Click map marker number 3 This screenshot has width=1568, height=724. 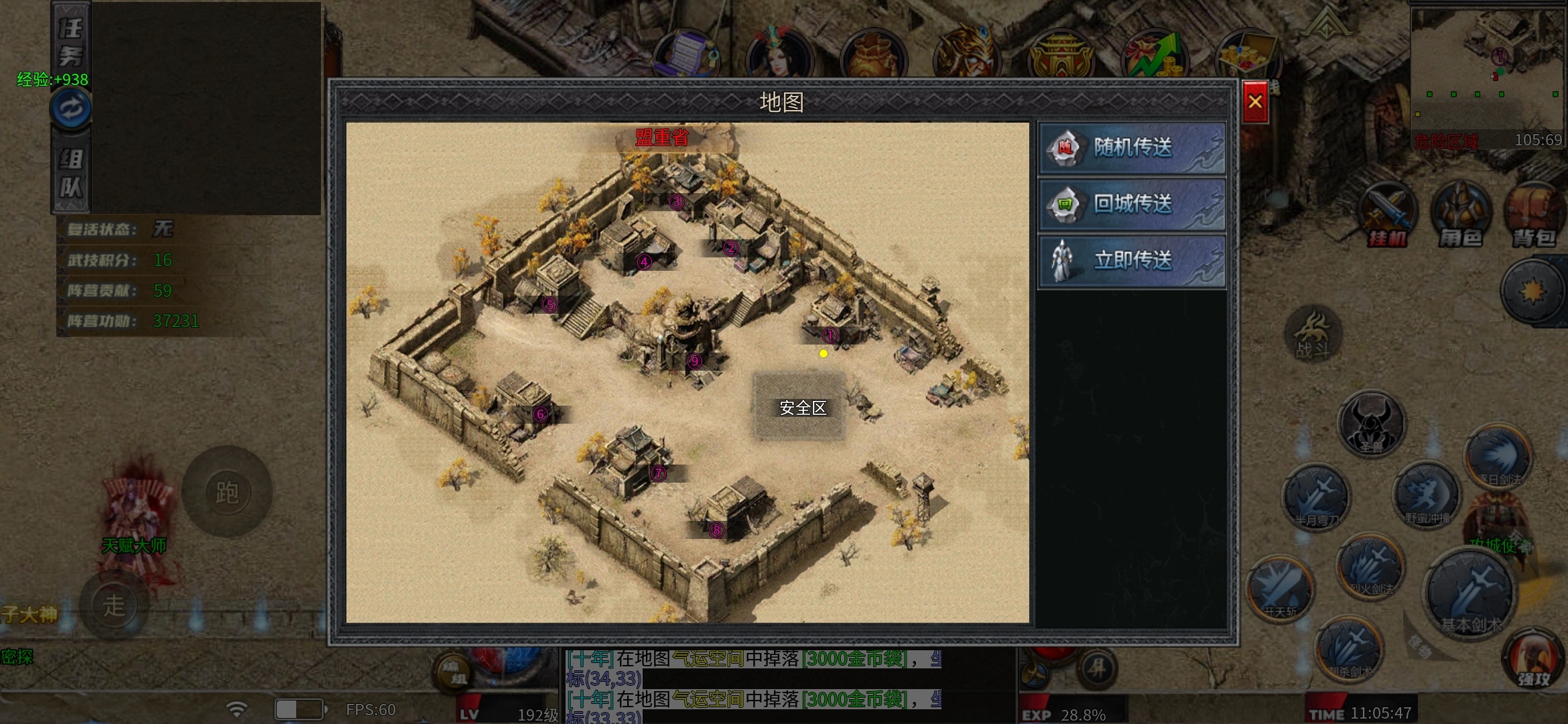click(x=676, y=202)
